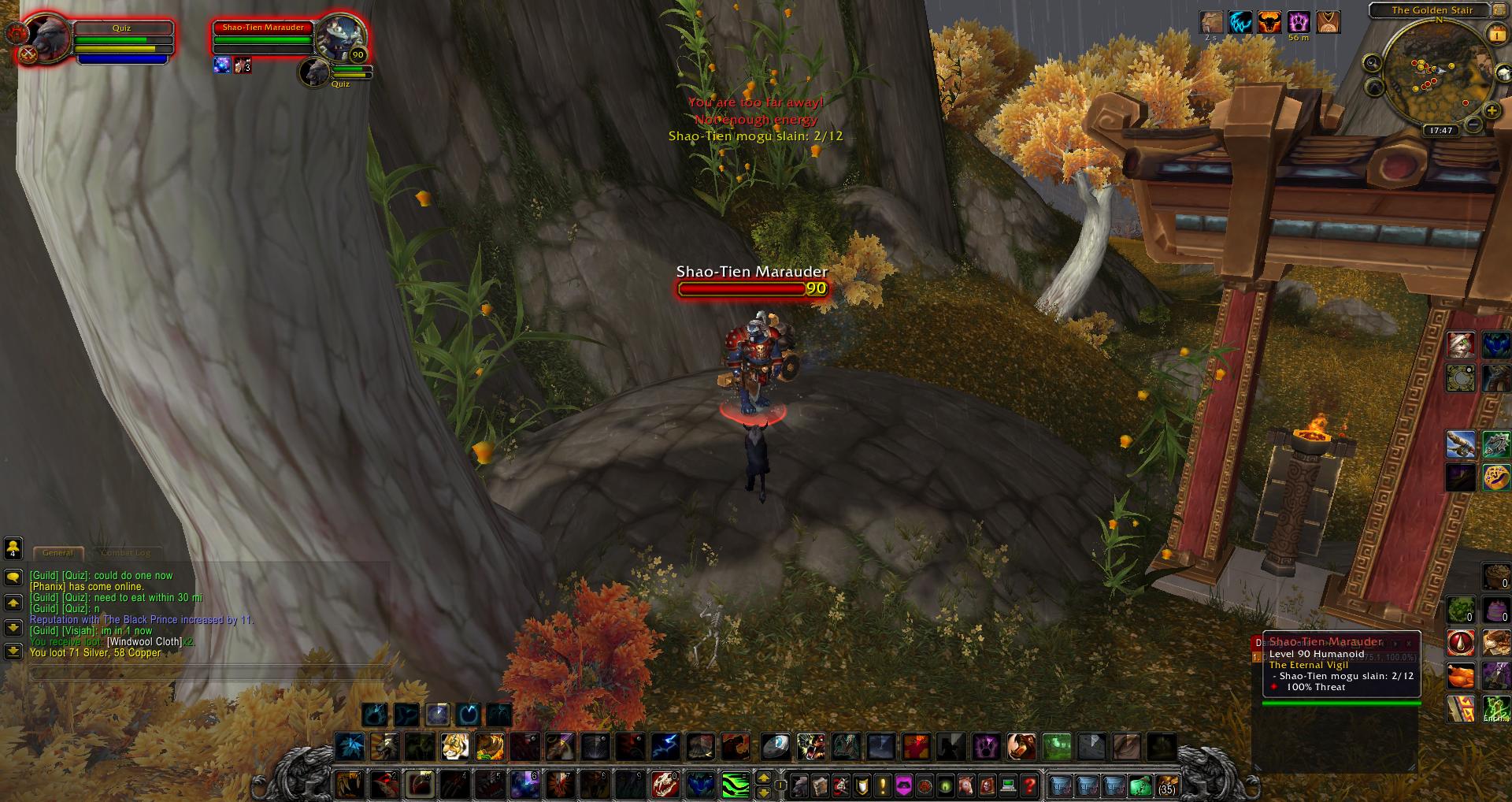Screen dimensions: 1512x802
Task: Use the roasted chicken food item
Action: pyautogui.click(x=1461, y=677)
